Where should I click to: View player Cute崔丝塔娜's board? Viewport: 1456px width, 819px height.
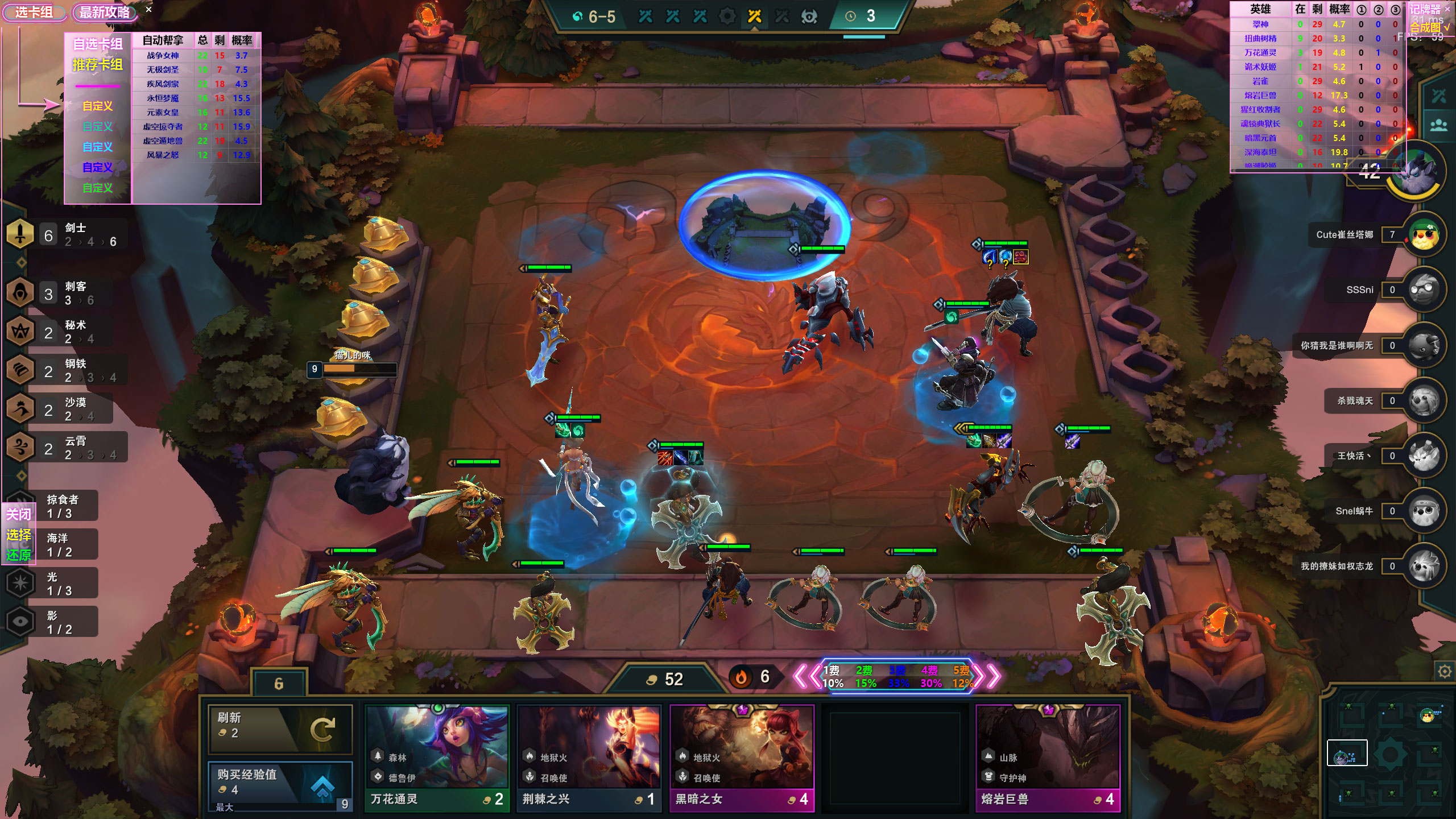coord(1424,235)
